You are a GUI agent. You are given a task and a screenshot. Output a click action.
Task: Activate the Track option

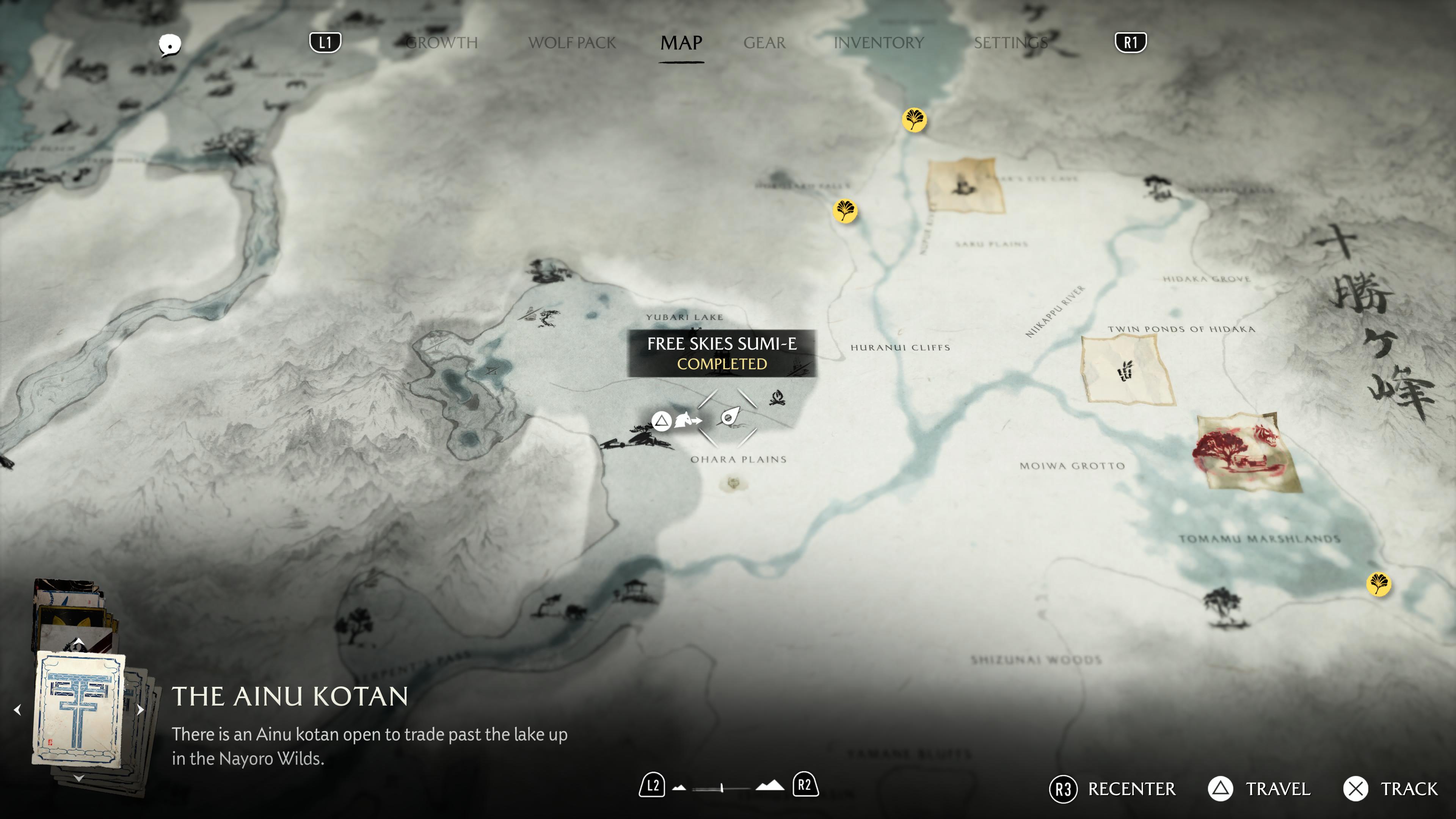1409,789
